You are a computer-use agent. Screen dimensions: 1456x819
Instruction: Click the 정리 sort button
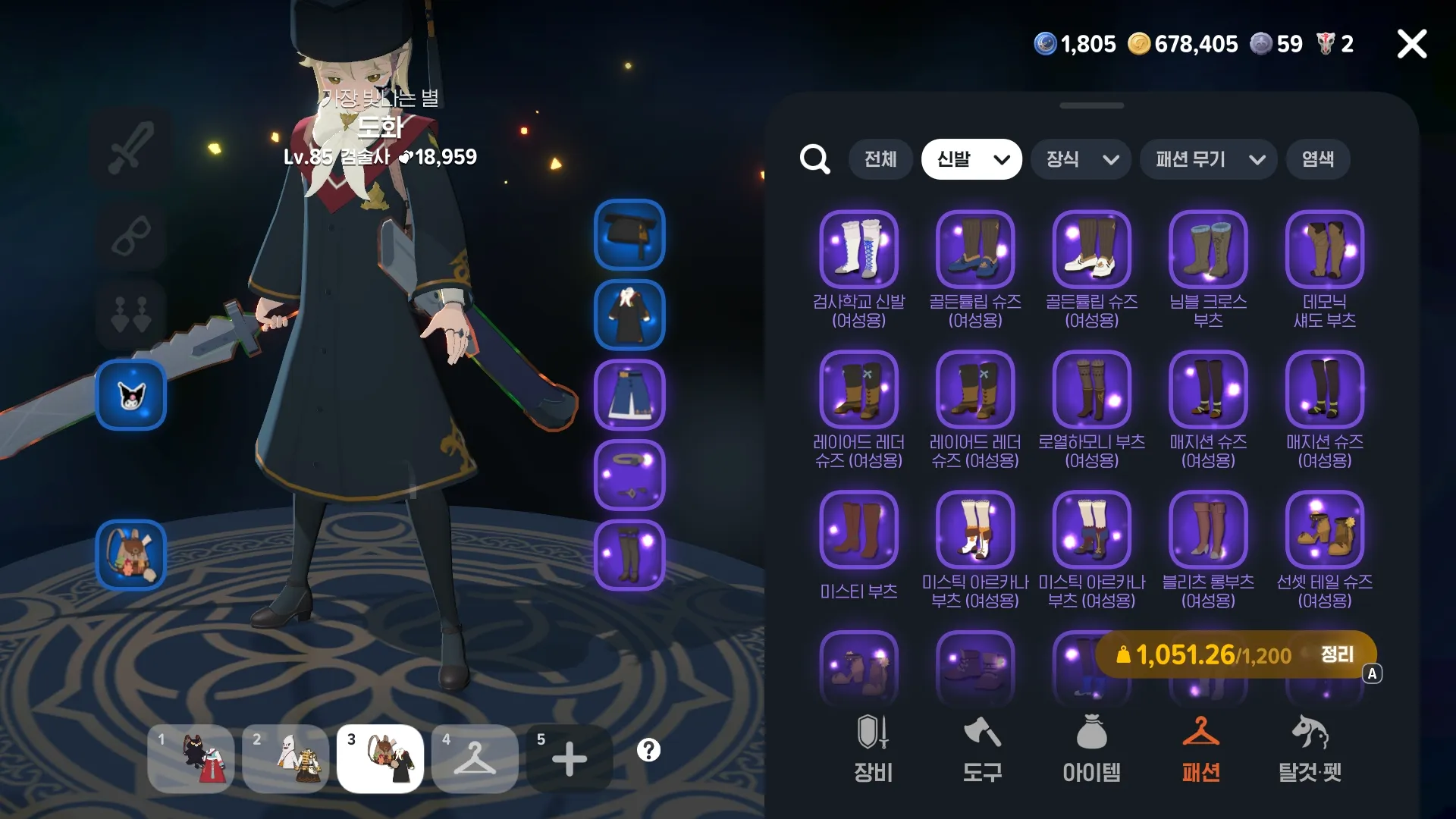[x=1337, y=654]
